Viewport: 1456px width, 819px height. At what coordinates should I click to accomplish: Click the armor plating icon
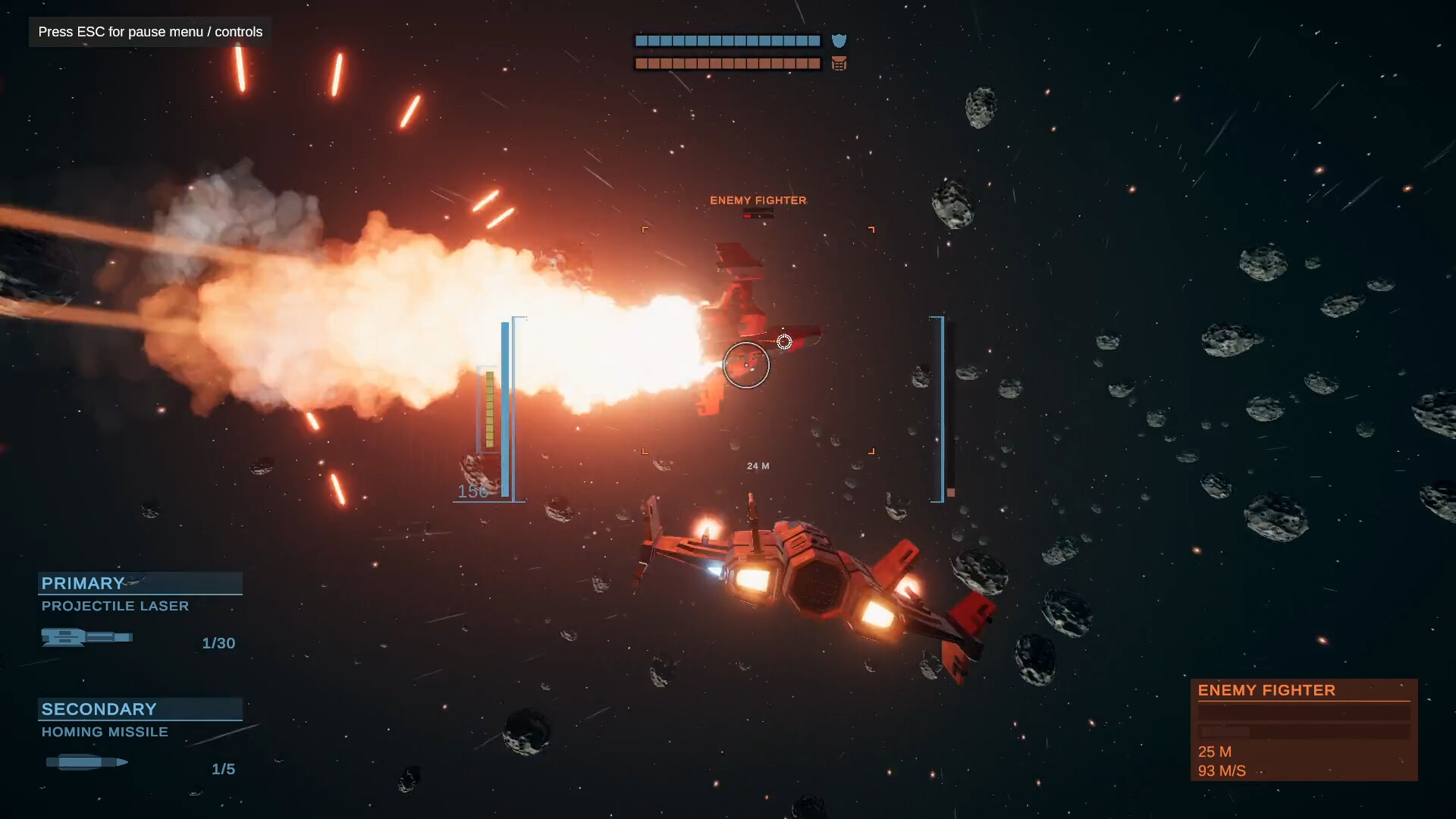(x=839, y=64)
